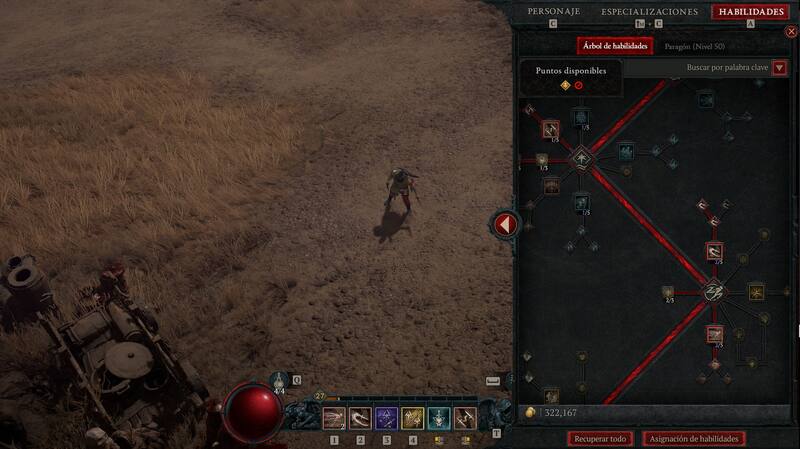This screenshot has width=800, height=449.
Task: Expand the keyword search dropdown arrow
Action: click(x=779, y=68)
